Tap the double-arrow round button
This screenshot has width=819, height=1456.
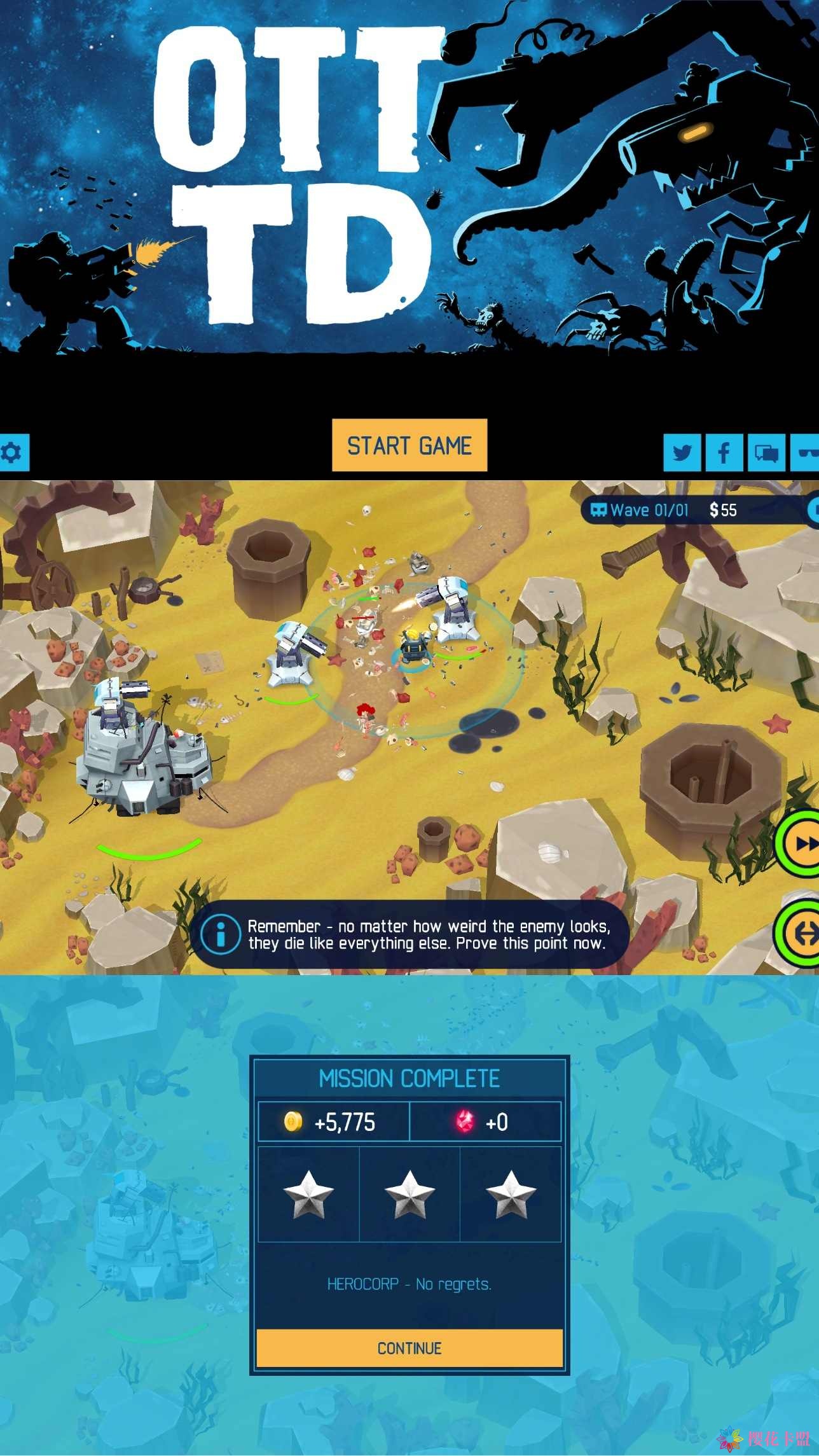(x=802, y=933)
